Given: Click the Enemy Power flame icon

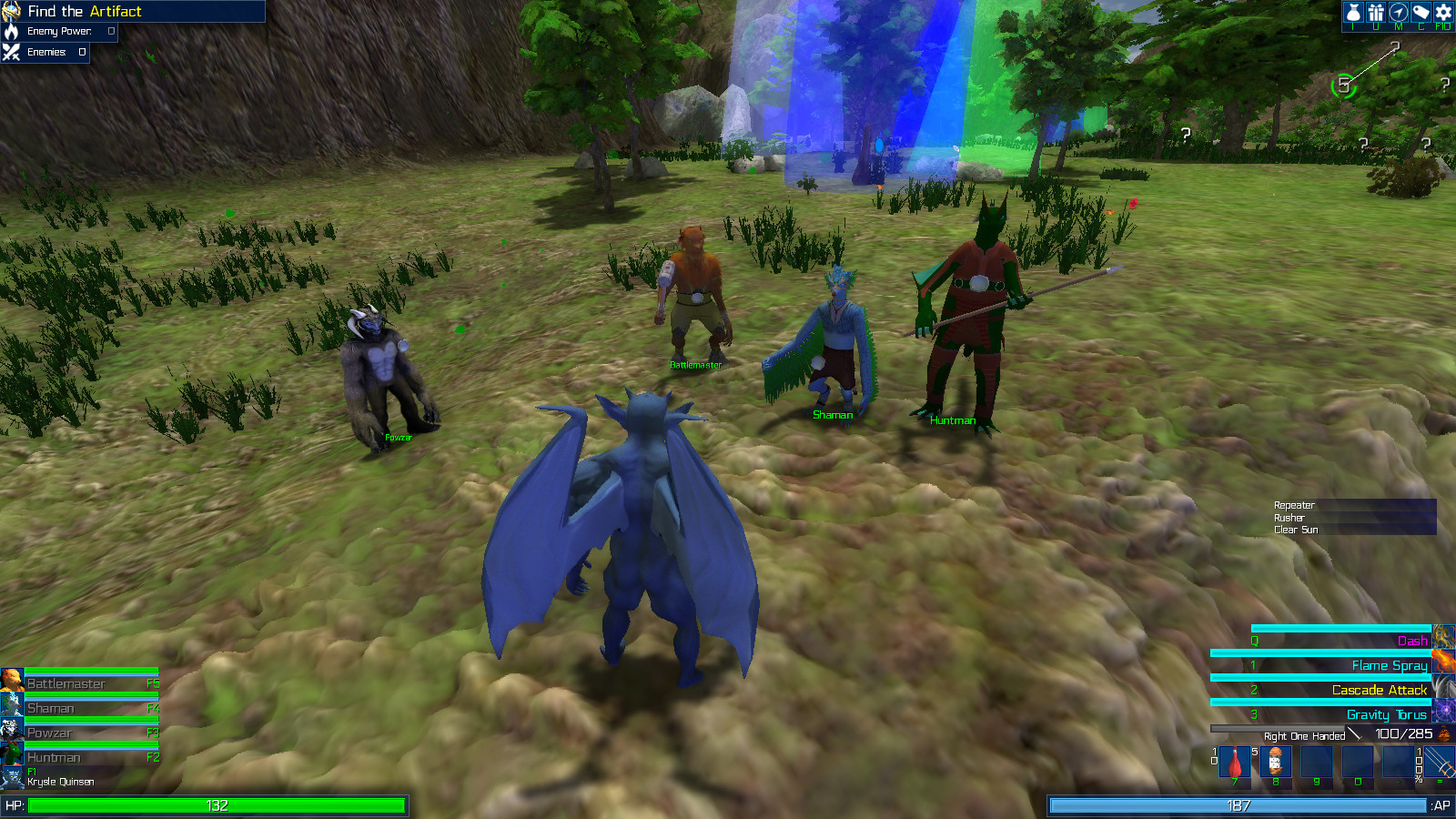Looking at the screenshot, I should tap(9, 30).
